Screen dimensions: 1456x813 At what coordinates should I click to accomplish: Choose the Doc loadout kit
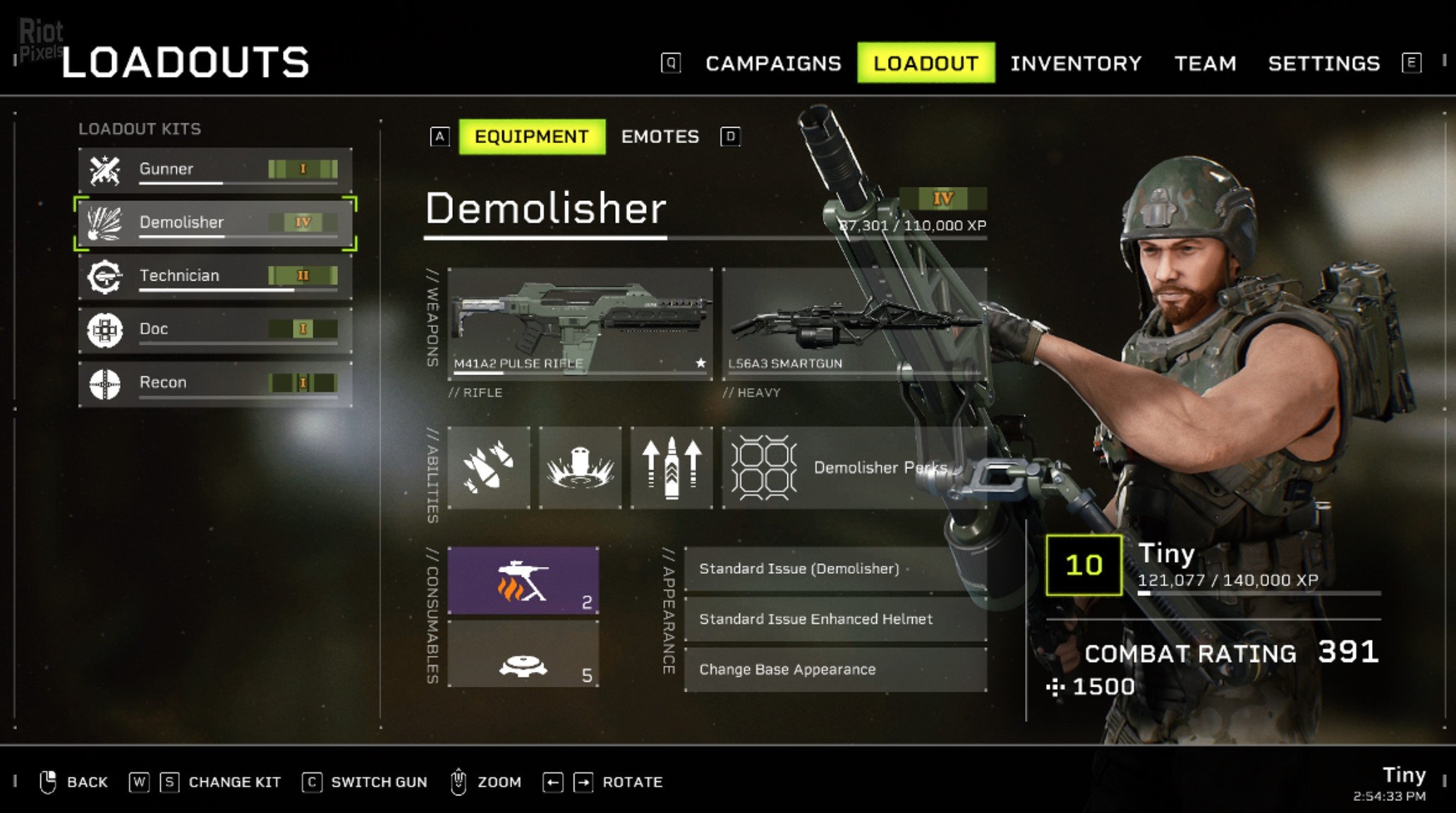215,329
